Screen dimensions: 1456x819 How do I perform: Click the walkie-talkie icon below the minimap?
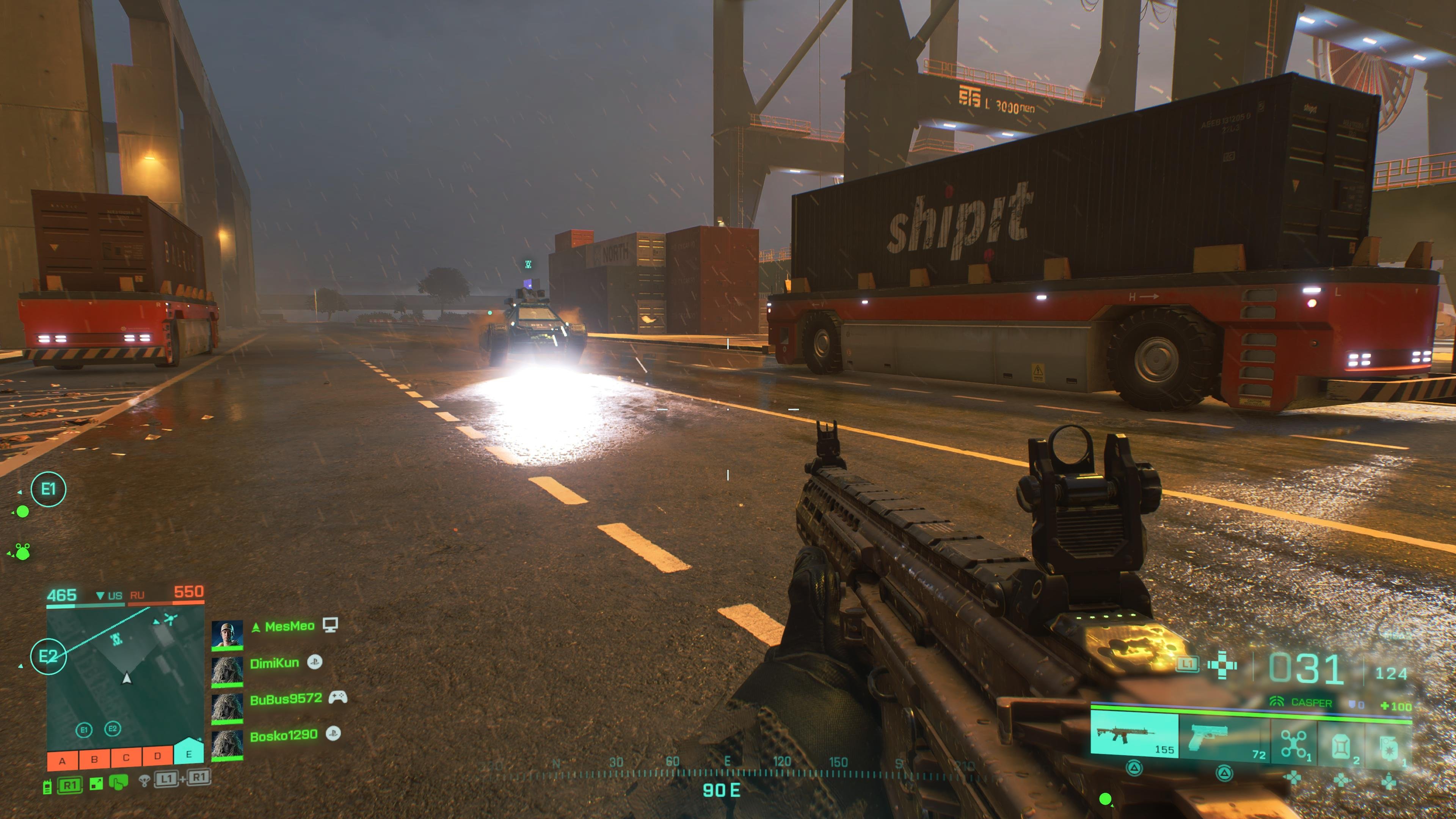48,787
